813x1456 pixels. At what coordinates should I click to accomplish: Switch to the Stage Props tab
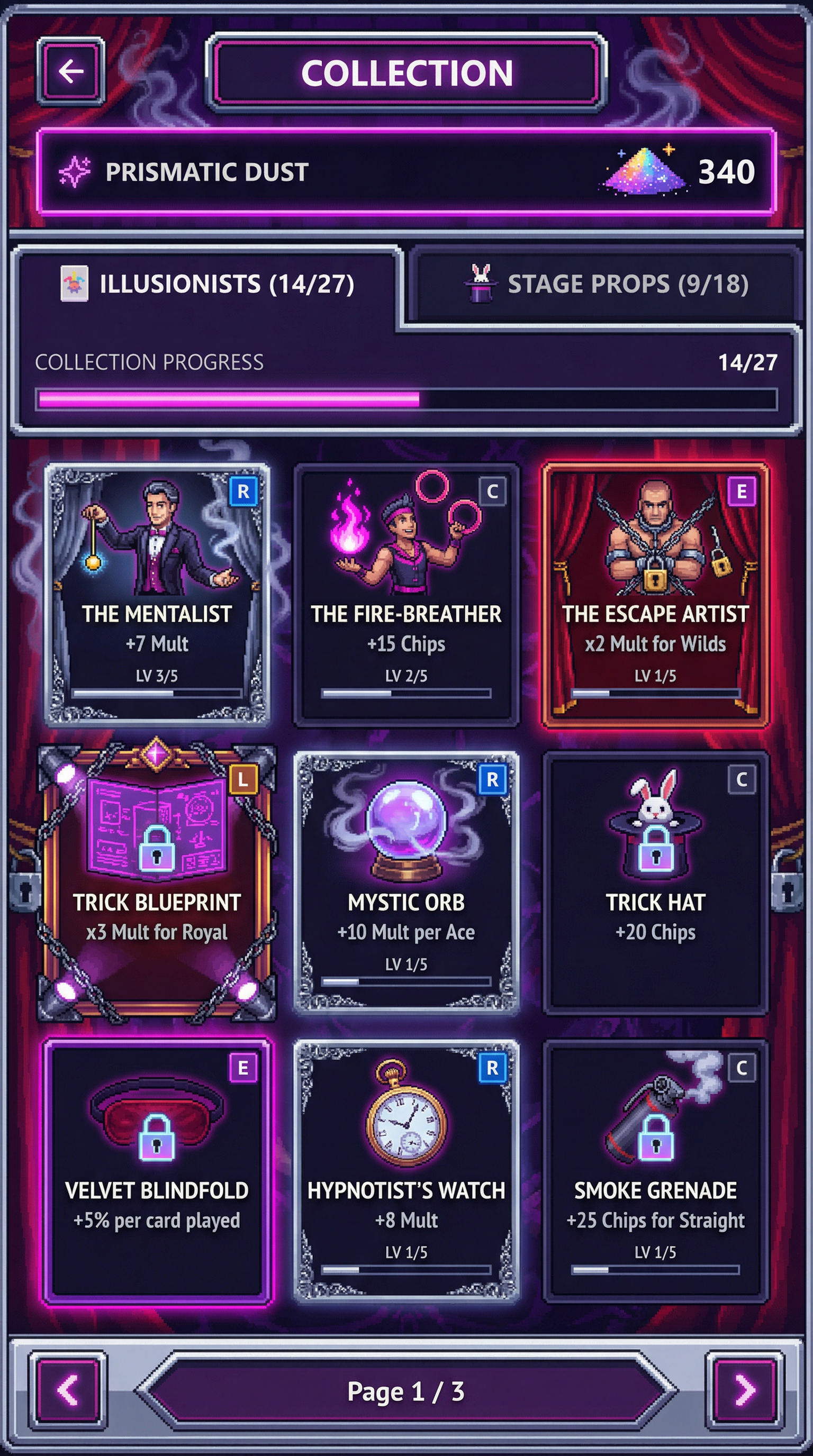[x=605, y=284]
